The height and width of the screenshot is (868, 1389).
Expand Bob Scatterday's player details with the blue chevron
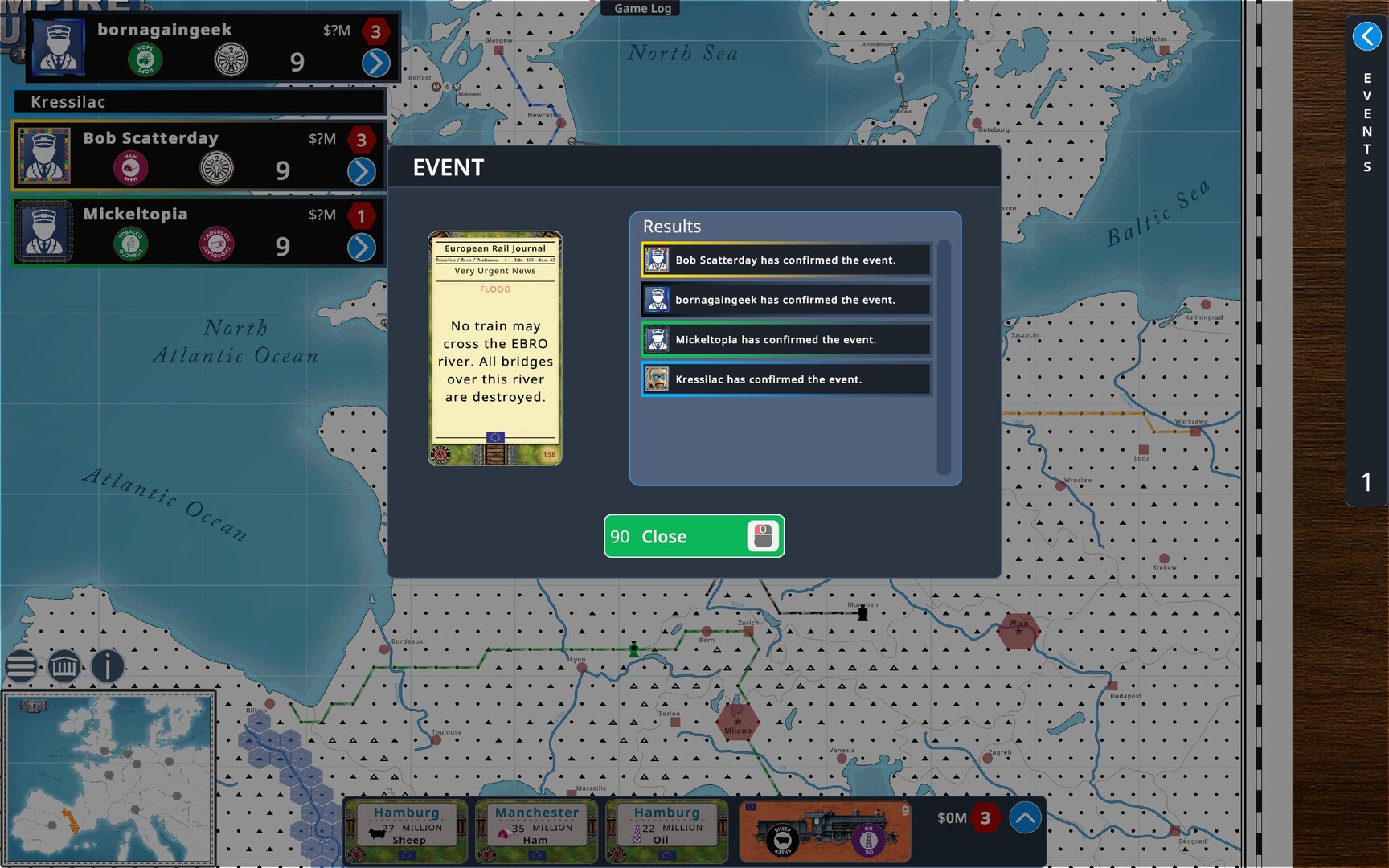(362, 170)
